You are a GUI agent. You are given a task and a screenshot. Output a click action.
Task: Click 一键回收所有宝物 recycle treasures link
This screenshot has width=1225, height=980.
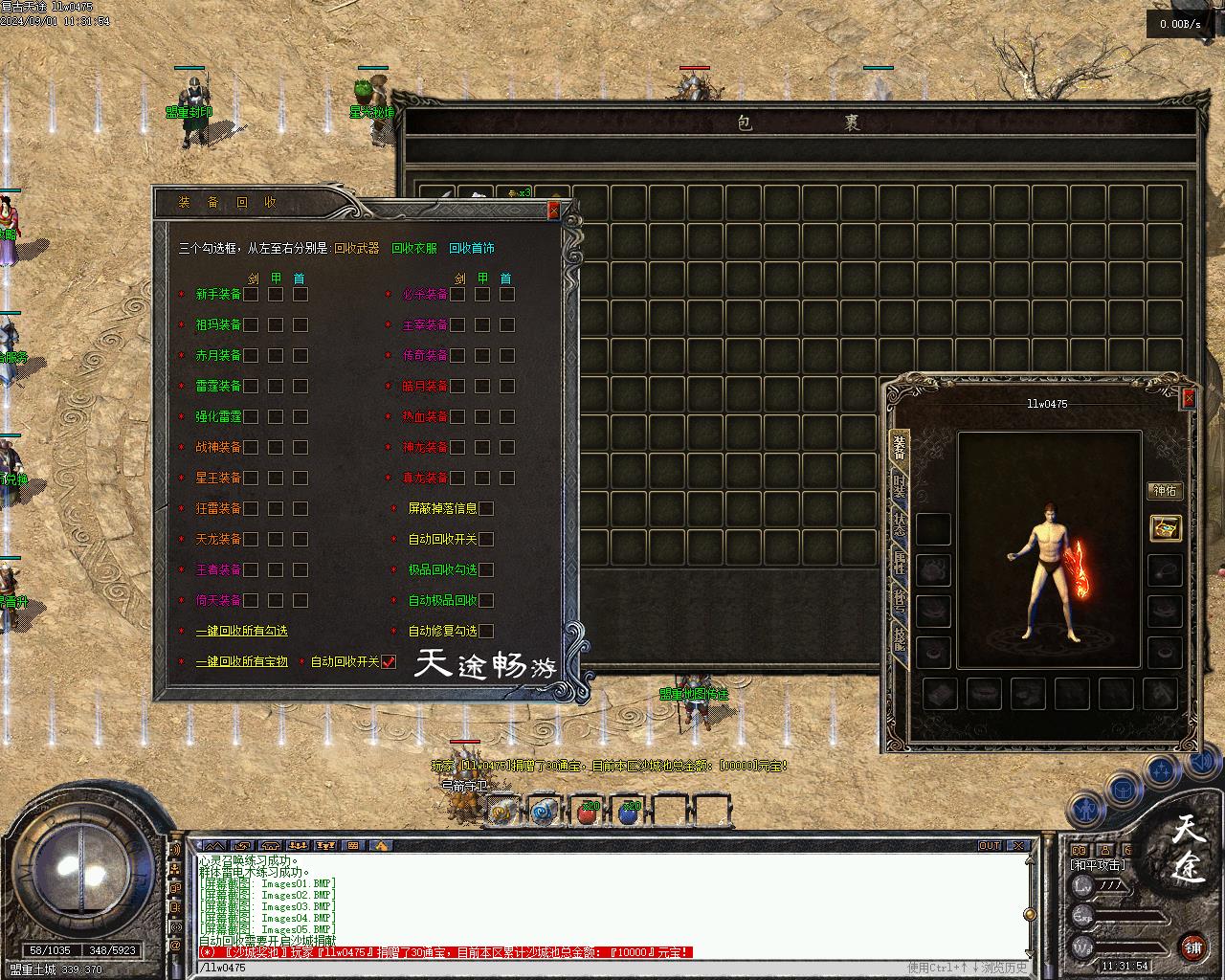241,661
